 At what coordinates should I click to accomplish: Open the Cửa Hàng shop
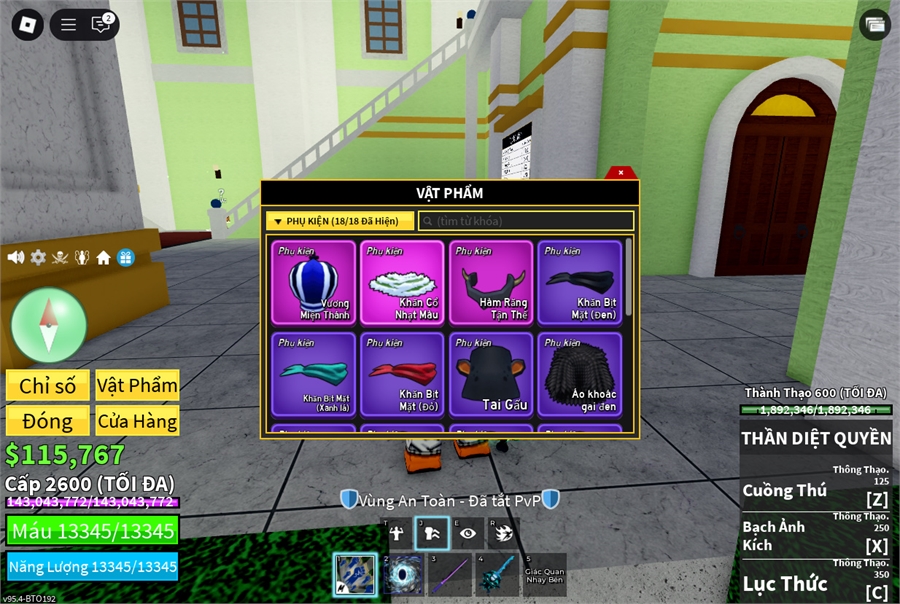[x=137, y=421]
